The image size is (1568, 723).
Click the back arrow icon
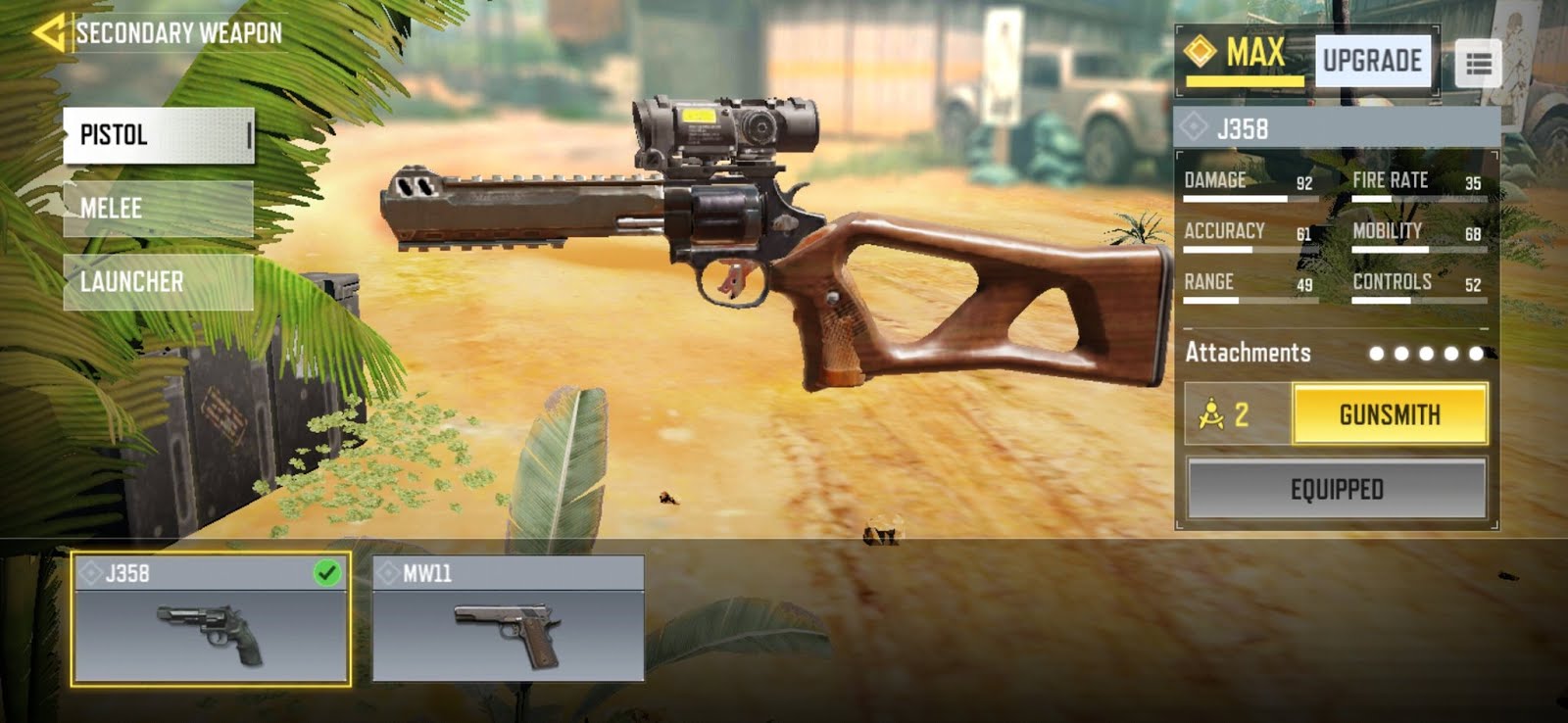51,30
